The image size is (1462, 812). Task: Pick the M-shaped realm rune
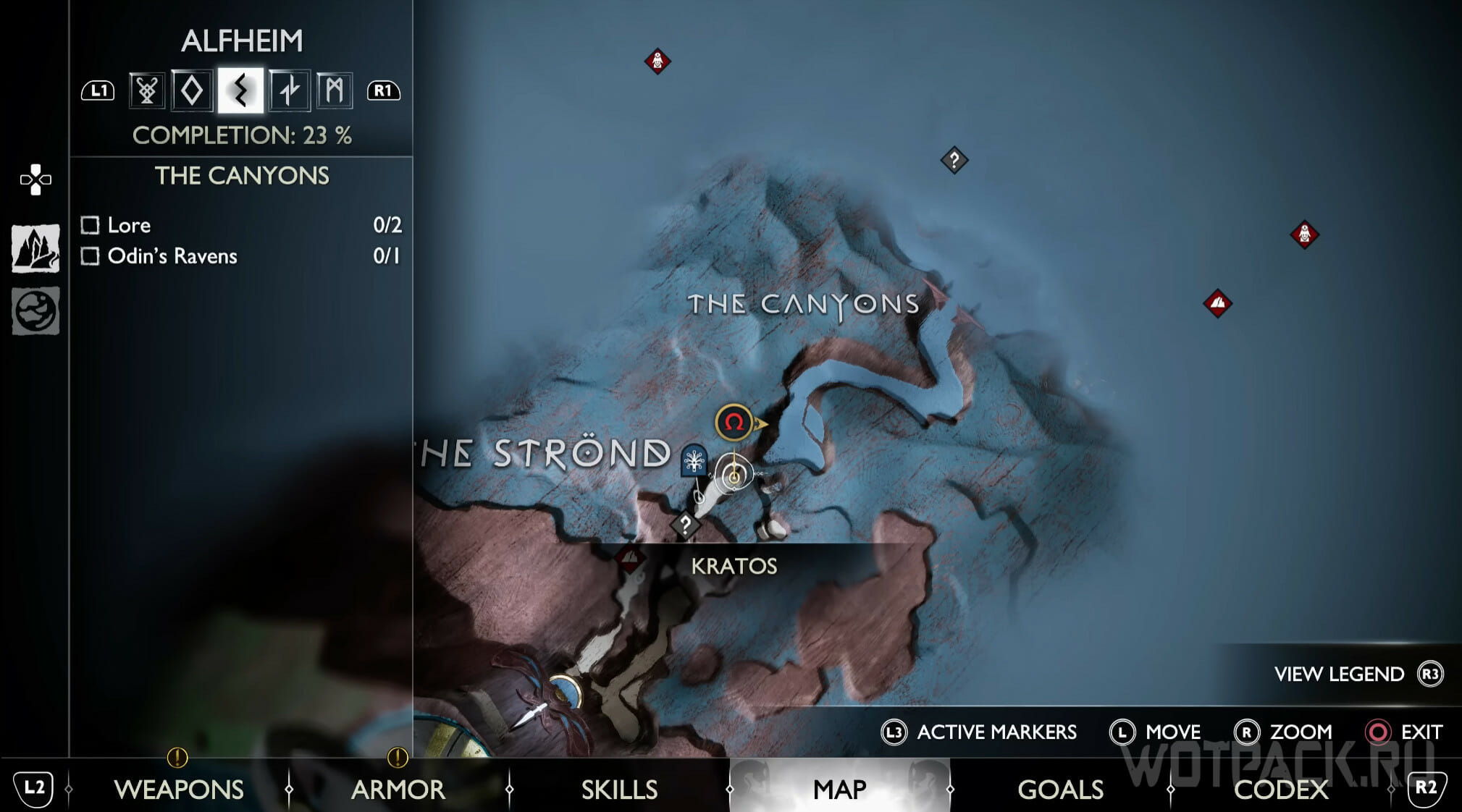[x=335, y=91]
